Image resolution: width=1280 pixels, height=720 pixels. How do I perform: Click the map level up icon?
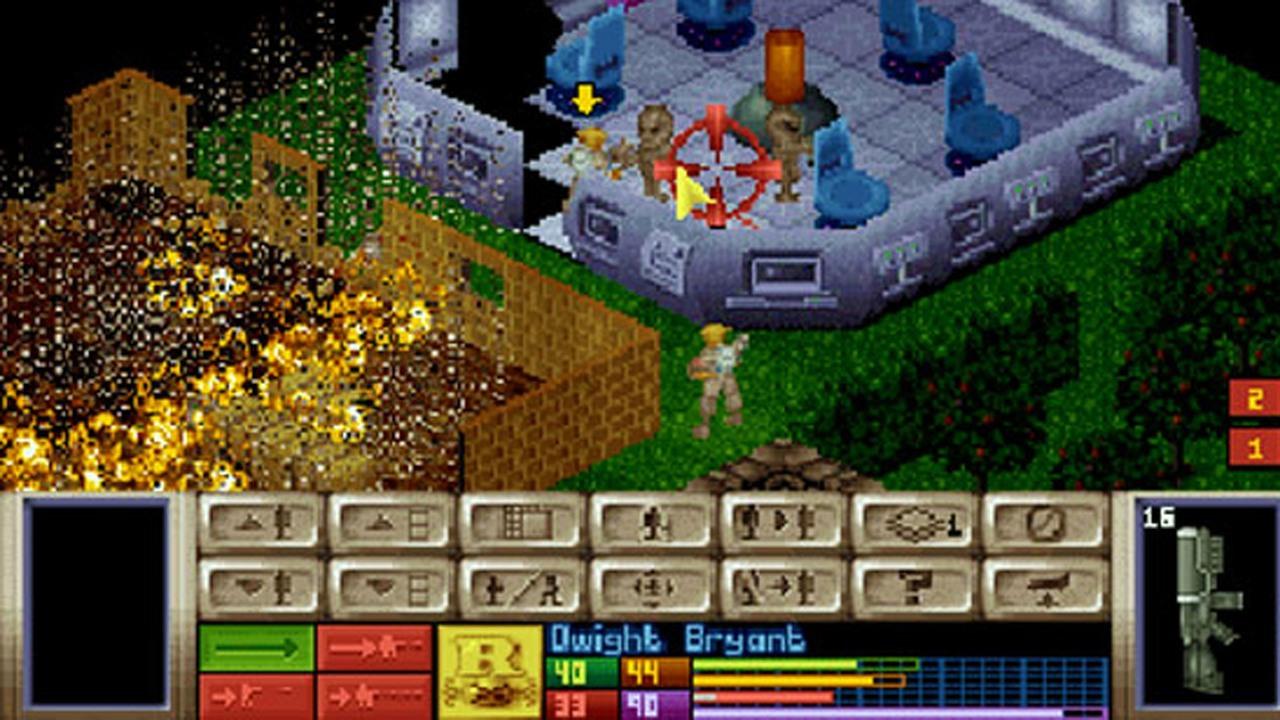pyautogui.click(x=385, y=523)
